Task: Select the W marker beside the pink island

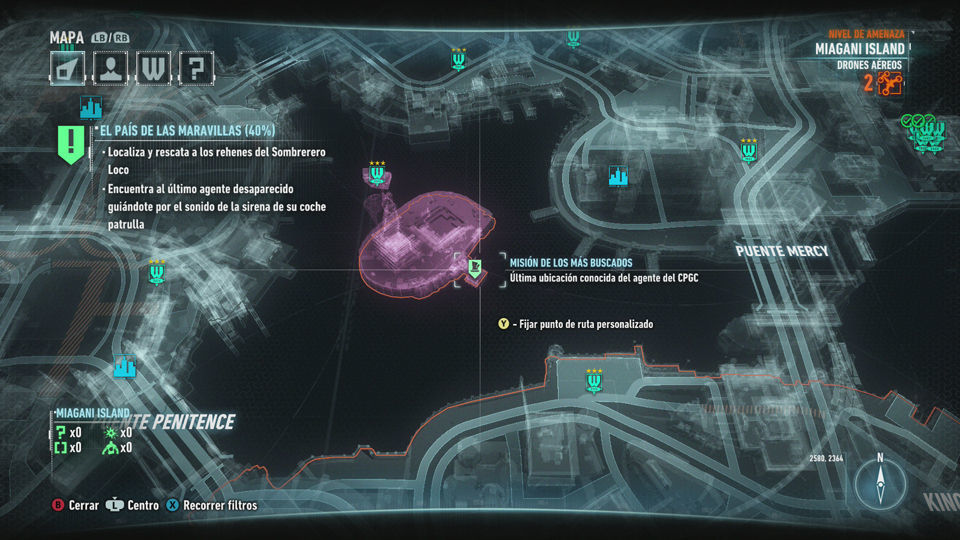Action: pos(377,176)
